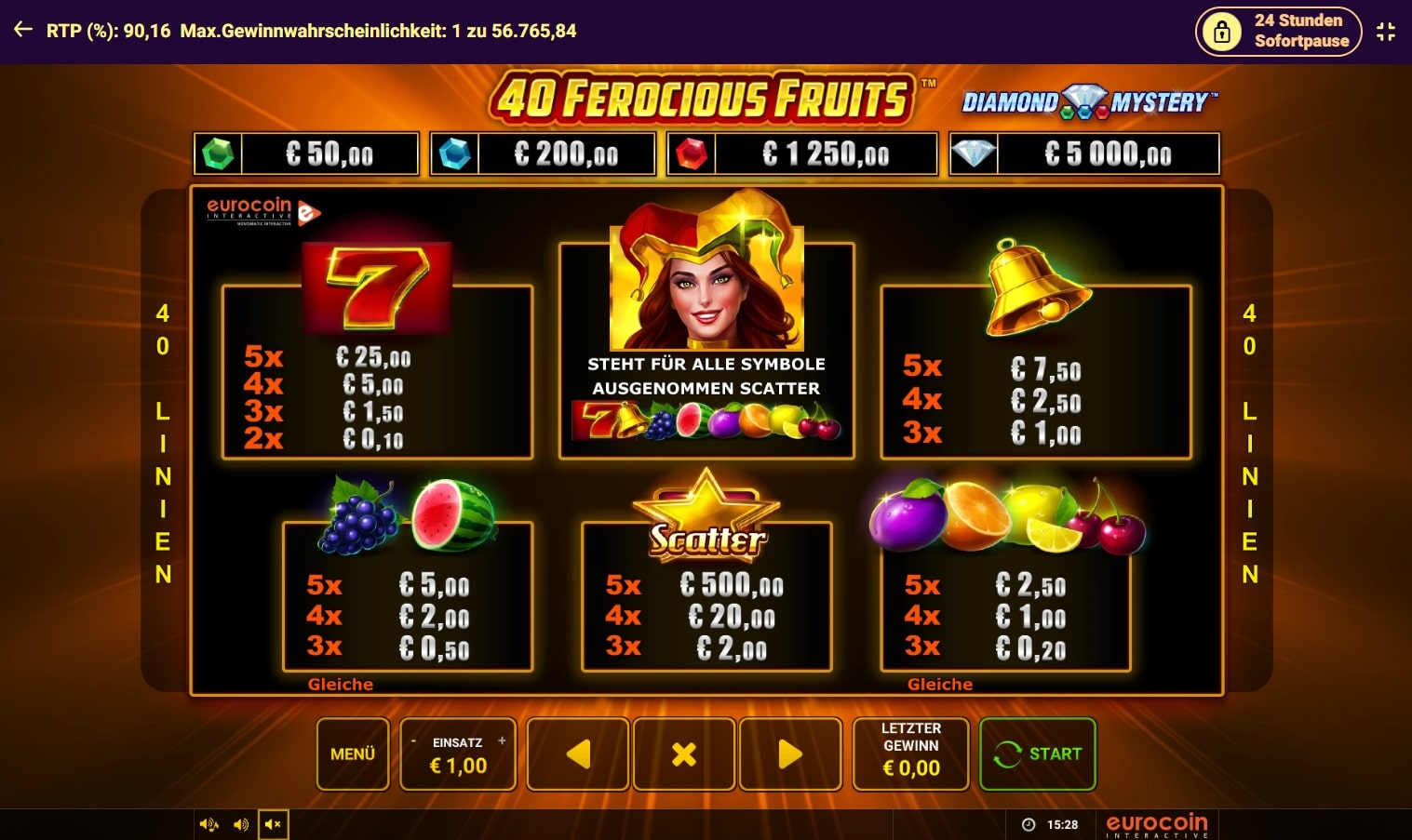The image size is (1412, 840).
Task: Decrease the EINSATZ bet with the minus control
Action: (416, 741)
